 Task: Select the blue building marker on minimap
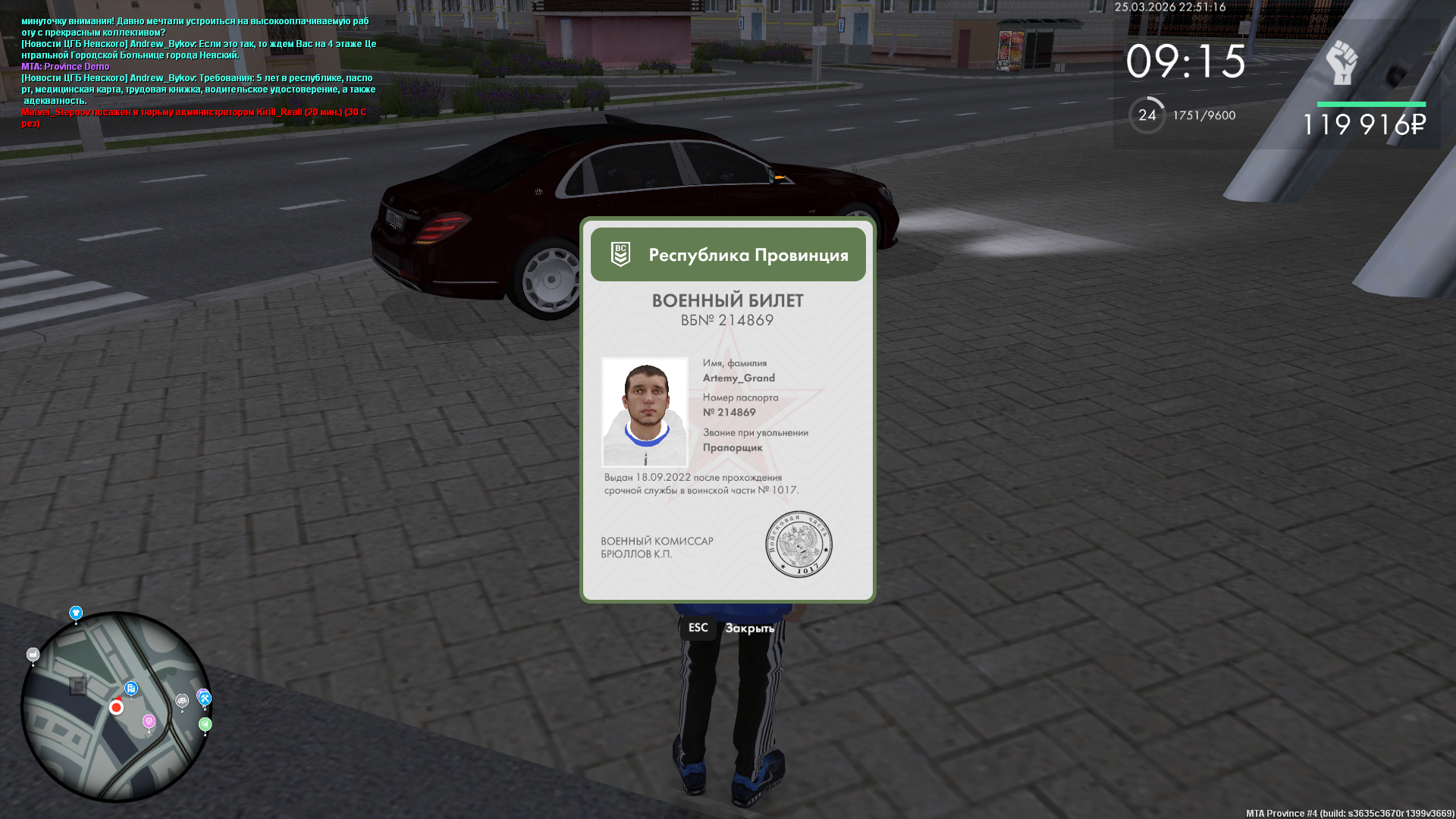(131, 689)
